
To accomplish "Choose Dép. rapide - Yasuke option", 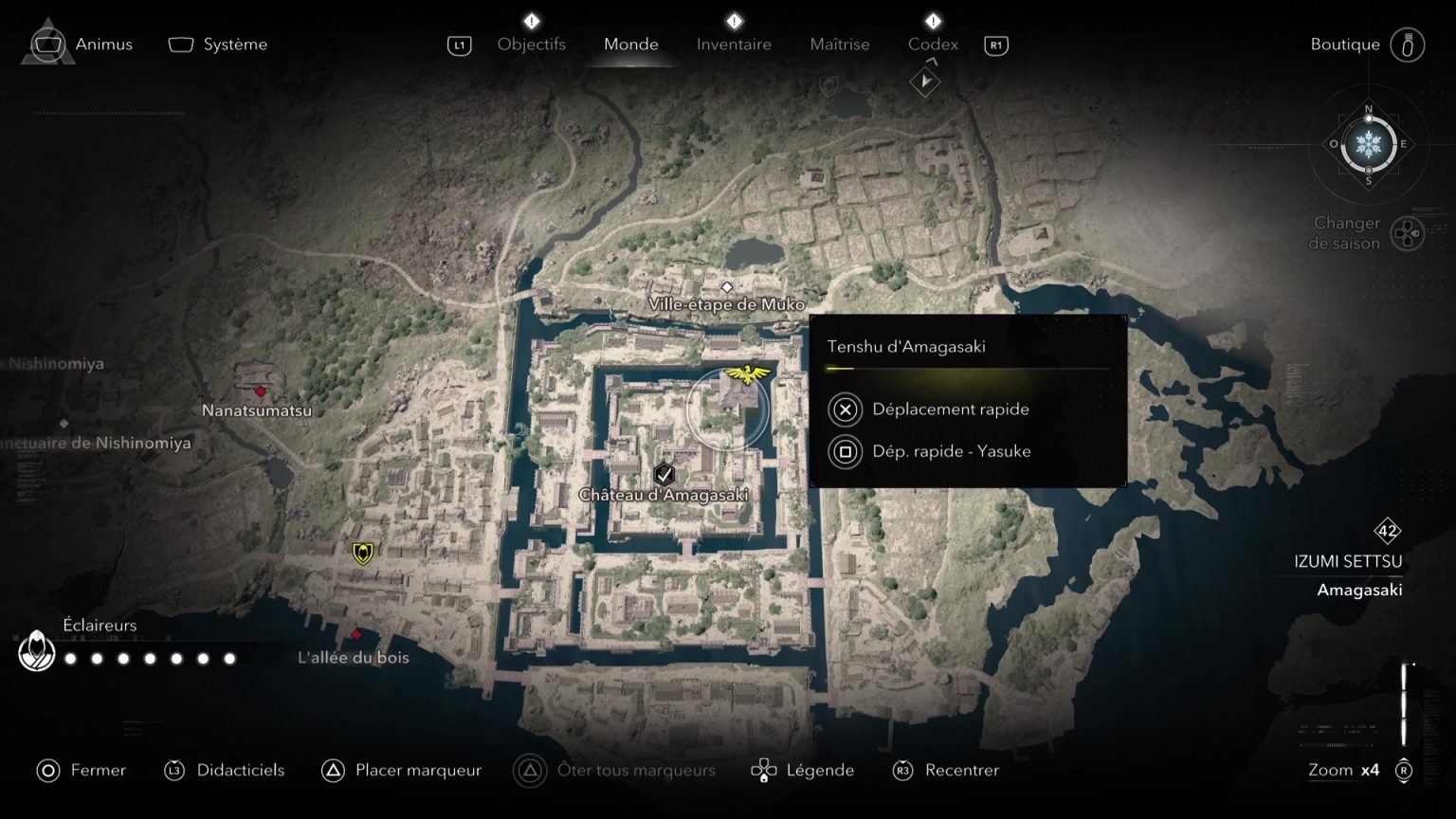I will pos(951,451).
